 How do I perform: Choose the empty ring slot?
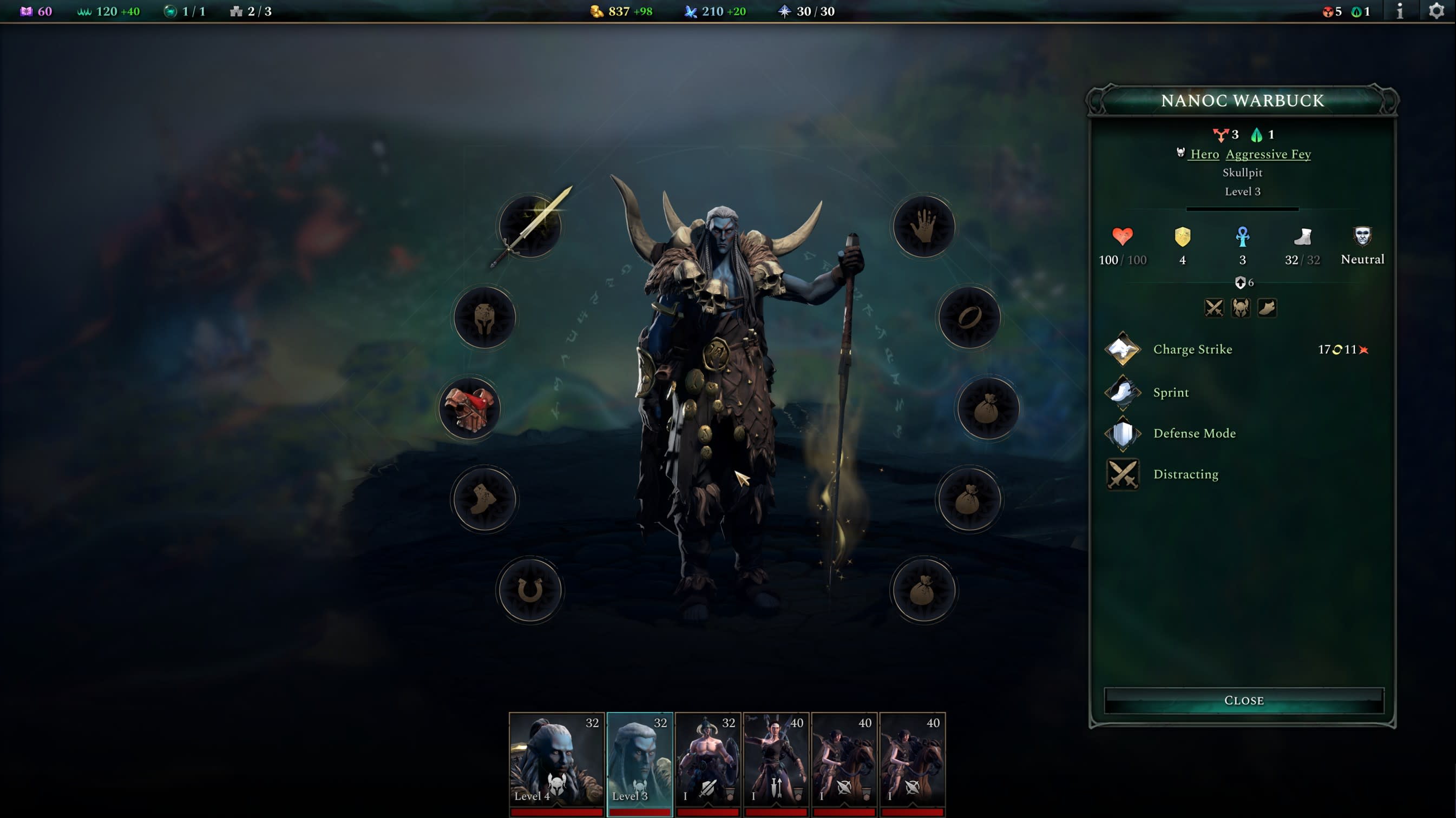[969, 318]
